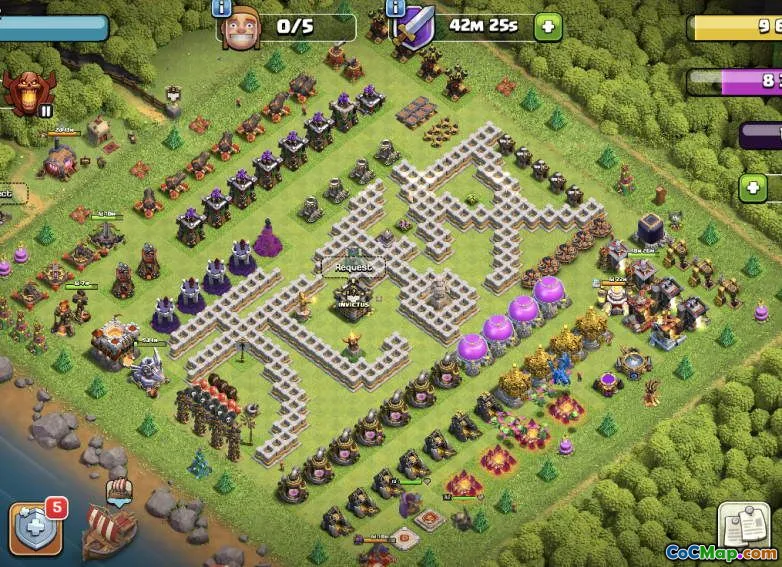
Task: Tap the builder face icon
Action: 239,27
